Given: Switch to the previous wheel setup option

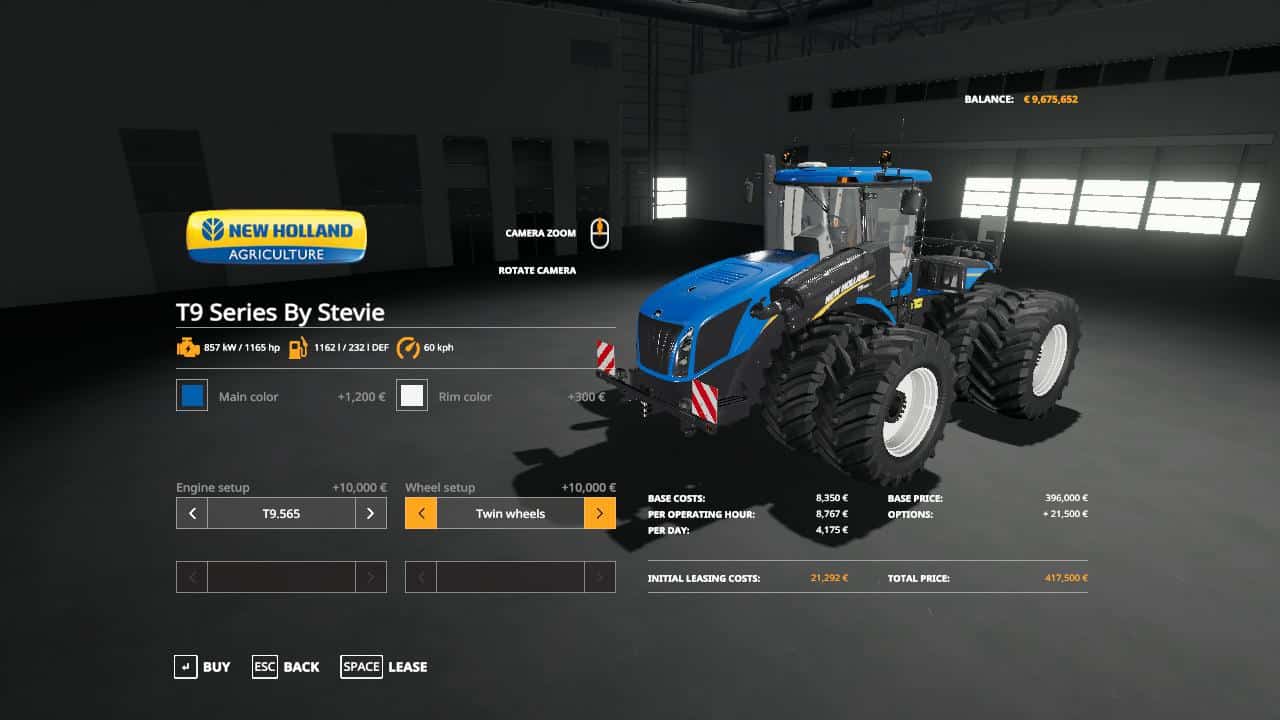Looking at the screenshot, I should (x=420, y=512).
